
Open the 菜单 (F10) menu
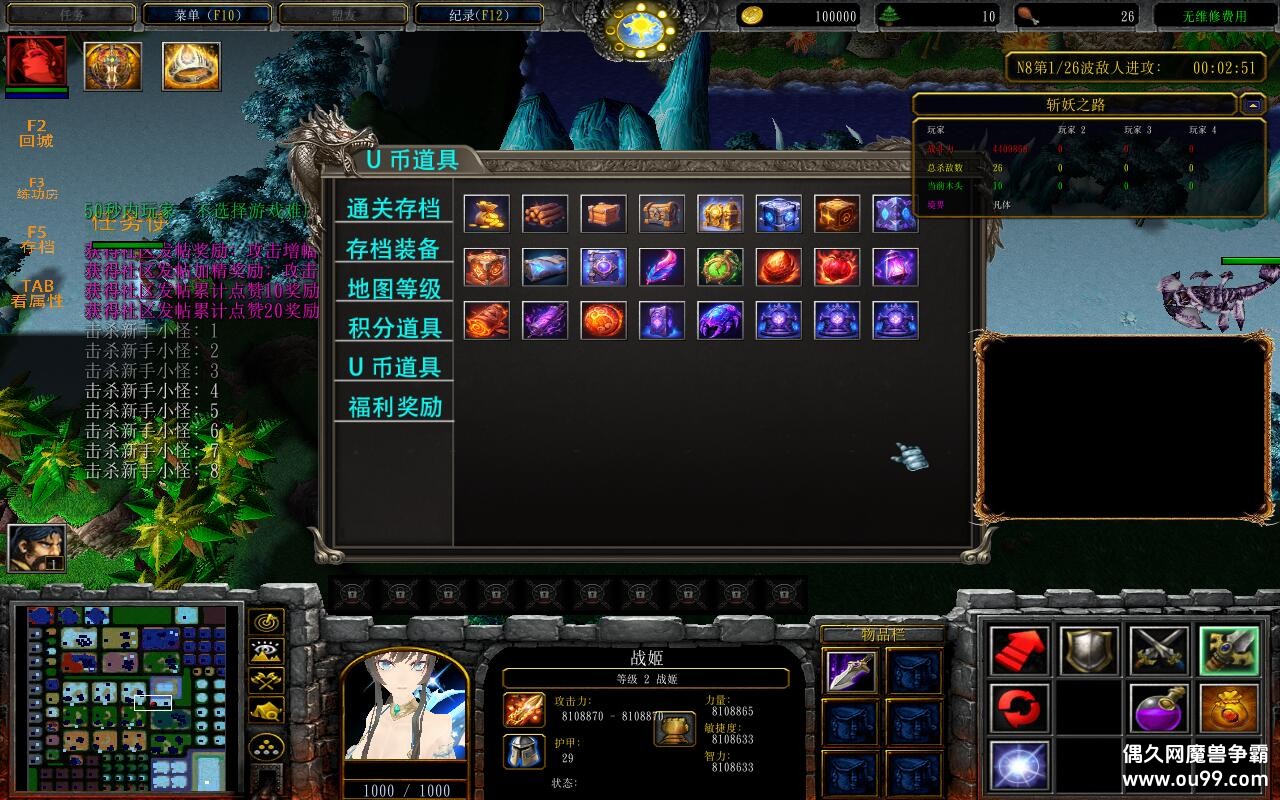point(207,13)
